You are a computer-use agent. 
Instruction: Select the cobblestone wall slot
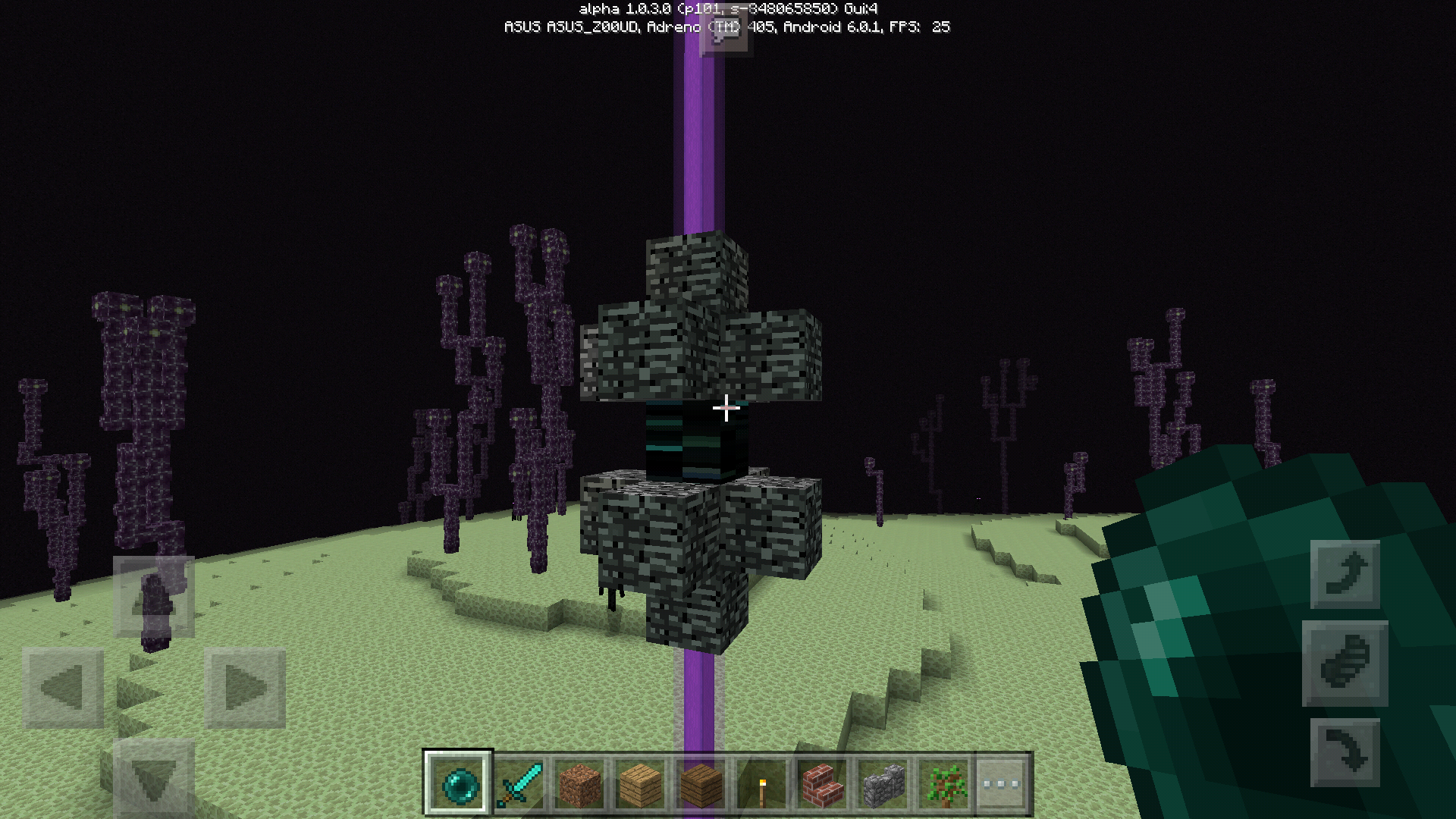883,783
